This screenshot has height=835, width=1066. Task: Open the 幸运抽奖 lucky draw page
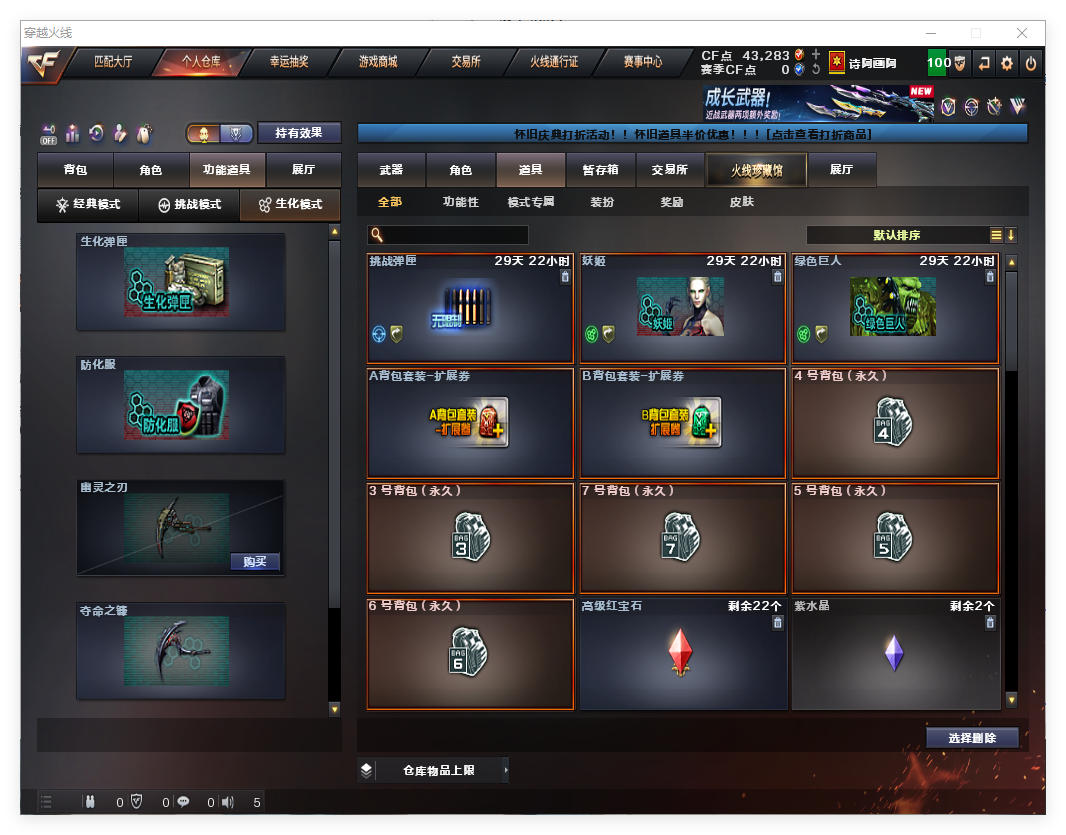pyautogui.click(x=289, y=62)
